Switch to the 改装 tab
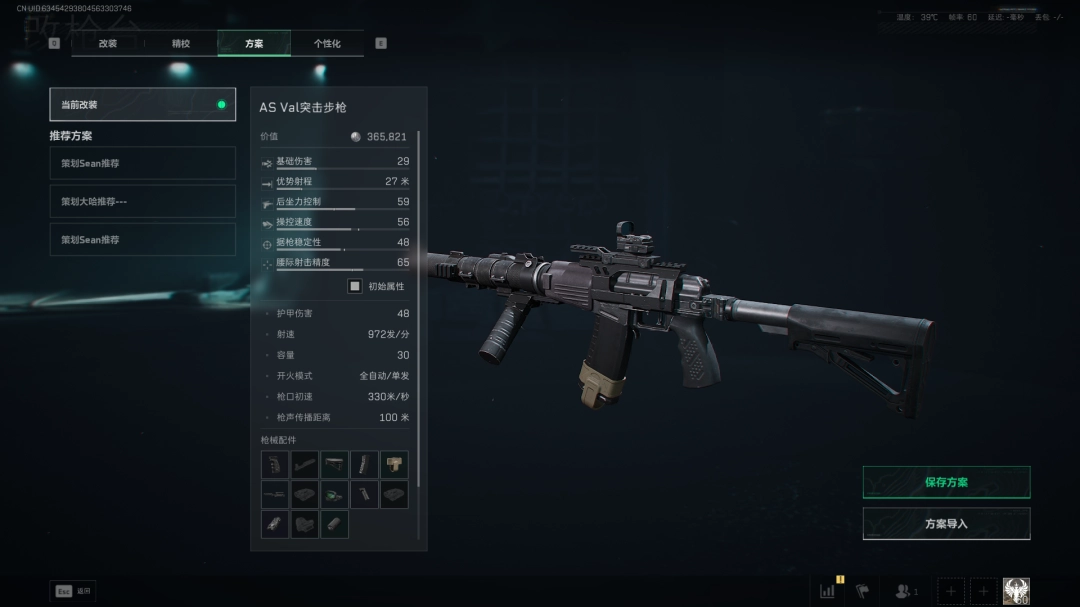 click(108, 44)
